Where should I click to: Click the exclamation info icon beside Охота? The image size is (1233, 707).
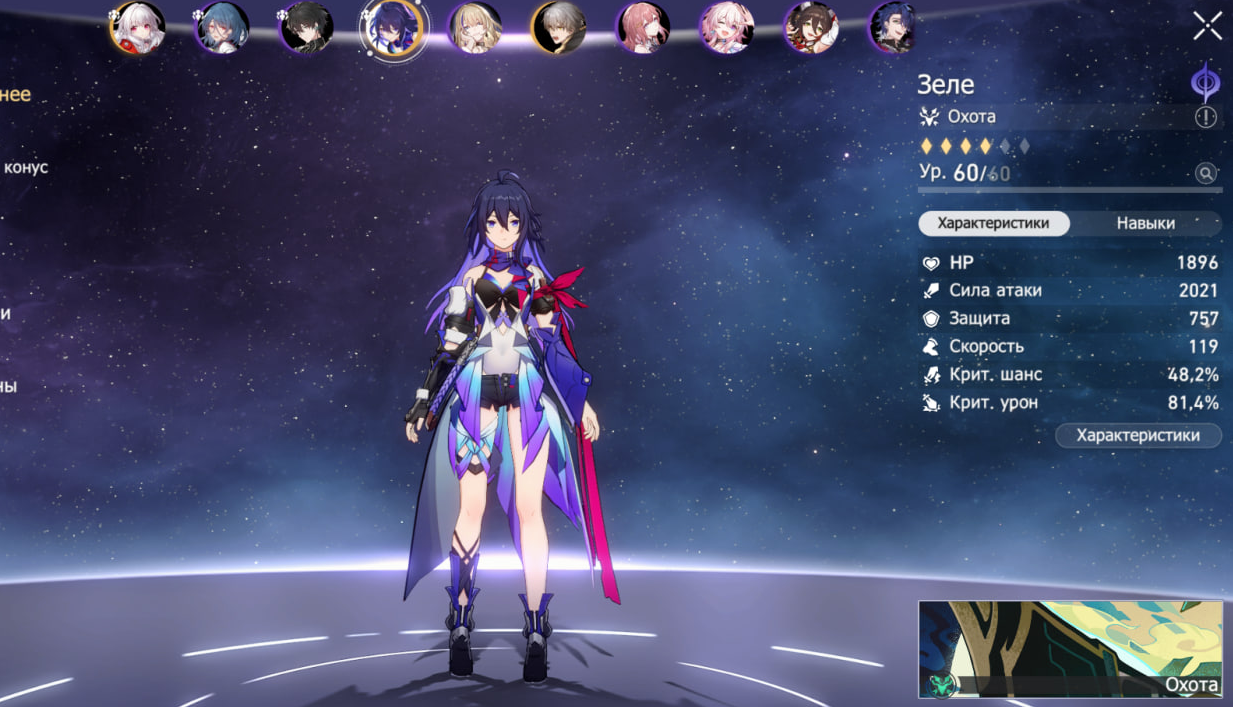click(x=1206, y=117)
